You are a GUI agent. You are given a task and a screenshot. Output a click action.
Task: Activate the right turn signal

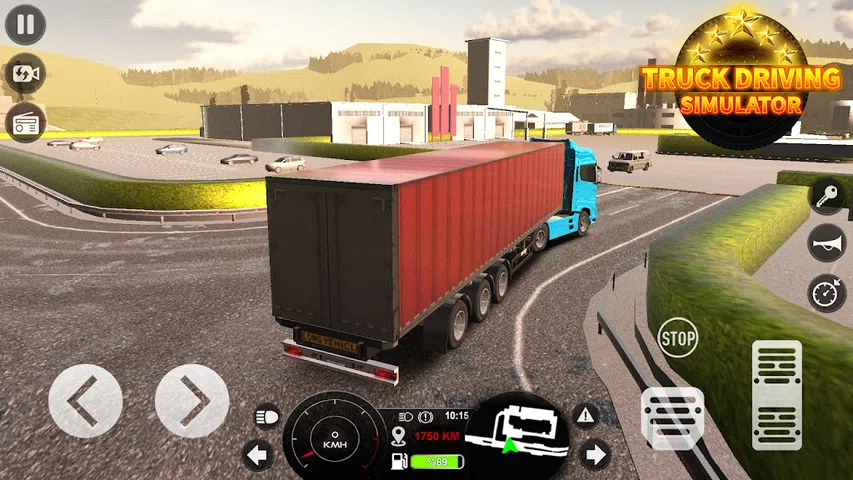595,456
